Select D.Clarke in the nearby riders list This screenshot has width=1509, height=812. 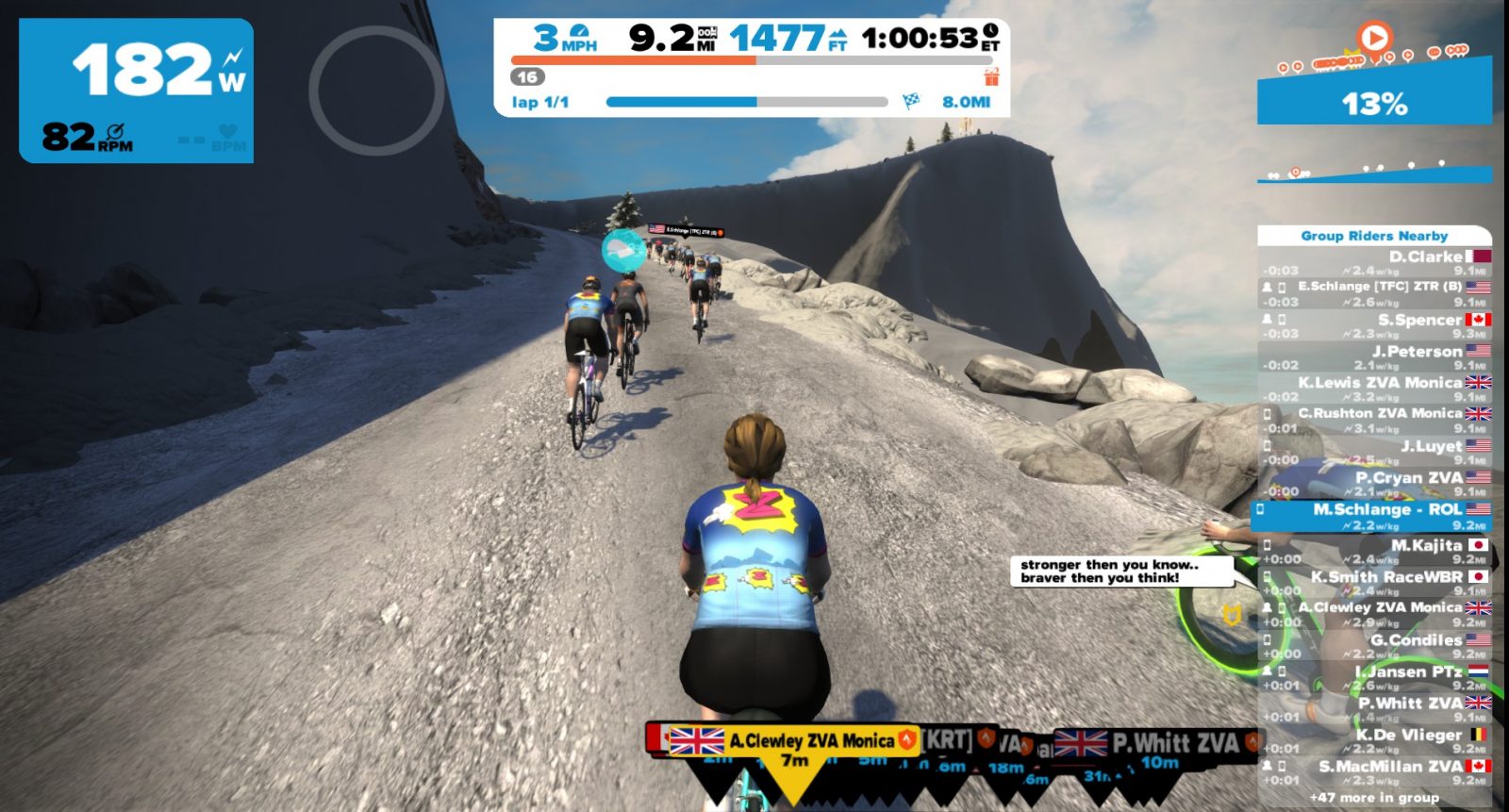pyautogui.click(x=1375, y=262)
